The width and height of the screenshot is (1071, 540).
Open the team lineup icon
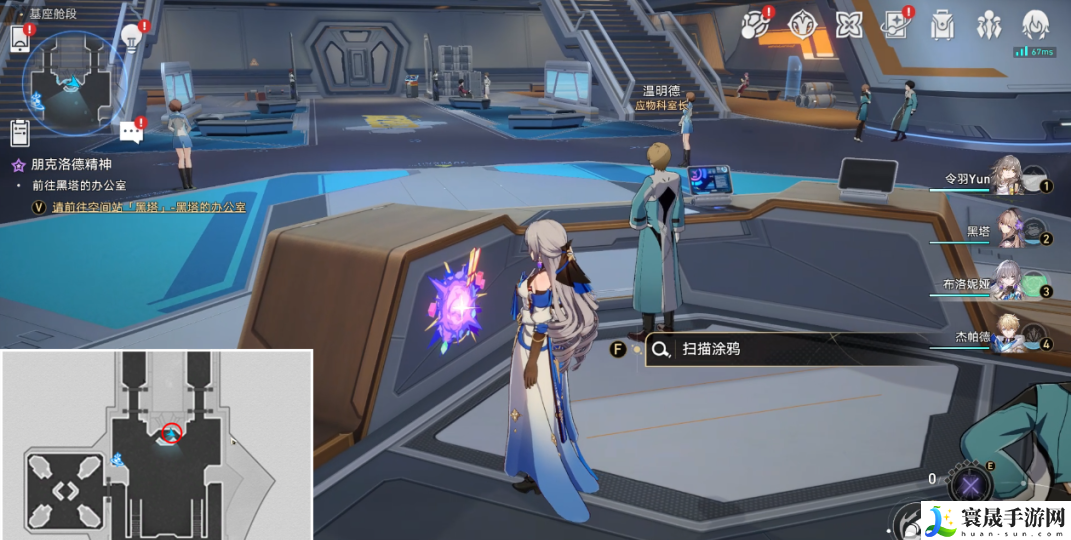tap(989, 25)
